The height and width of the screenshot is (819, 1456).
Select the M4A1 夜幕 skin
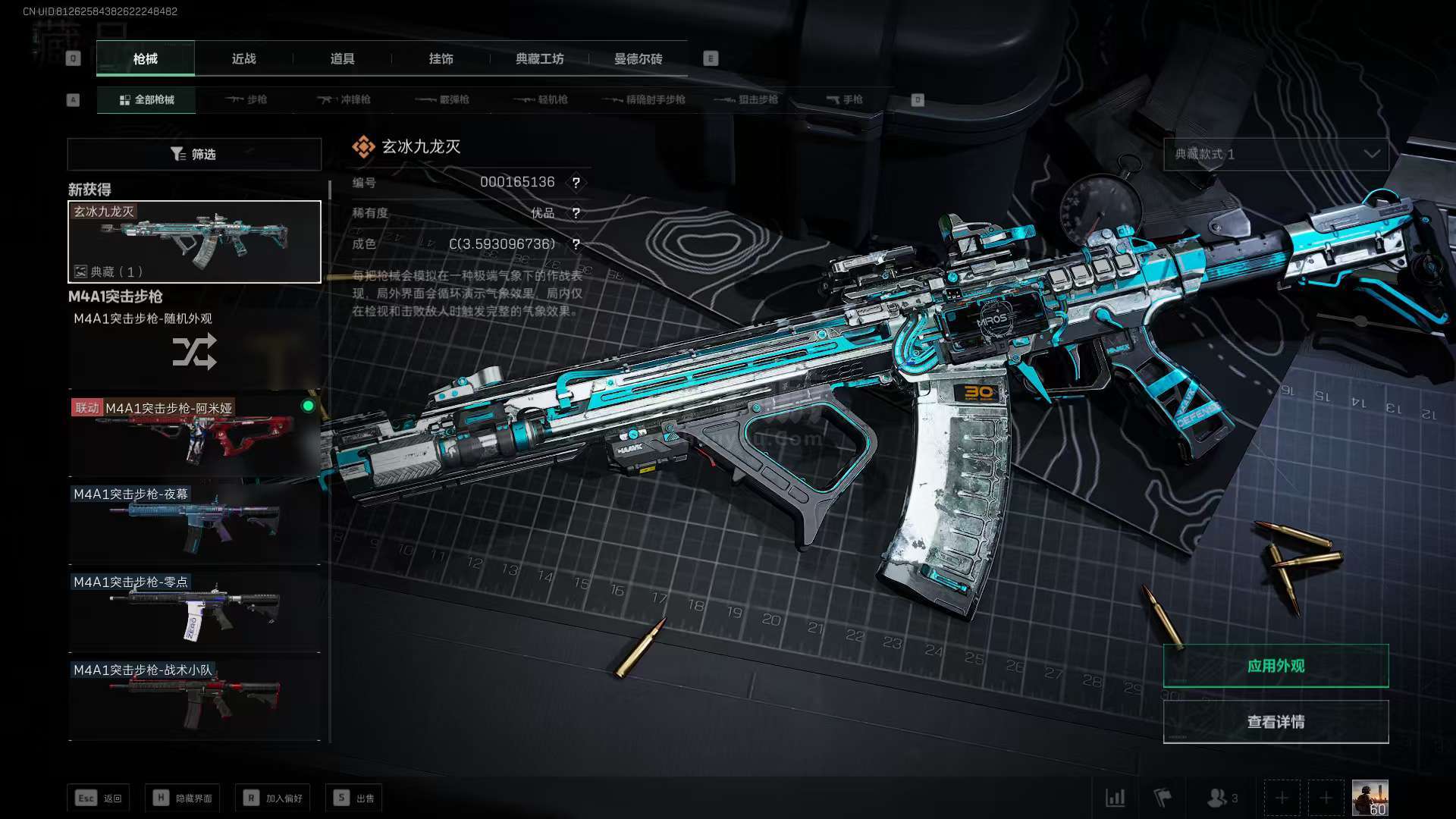coord(194,523)
